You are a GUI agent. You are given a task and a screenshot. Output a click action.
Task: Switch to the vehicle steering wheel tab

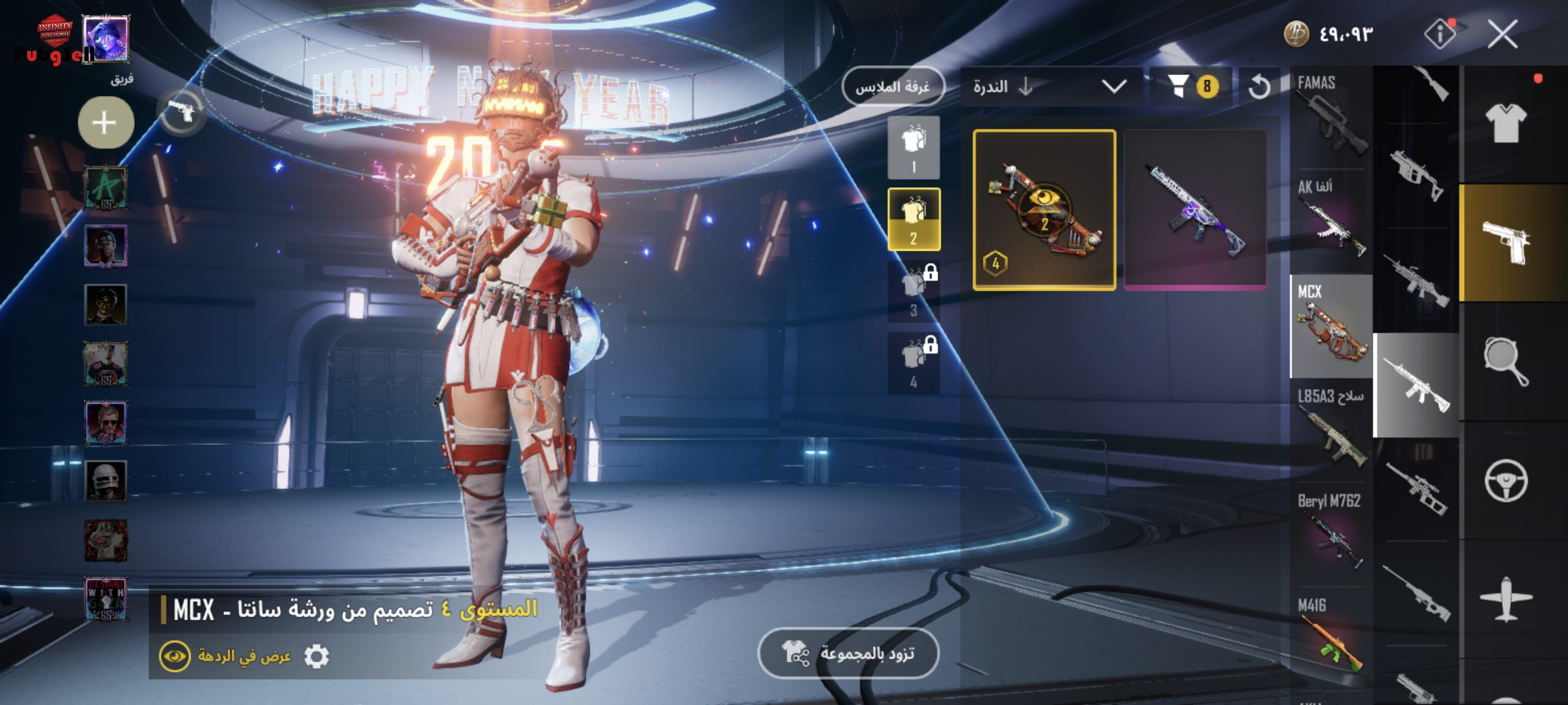point(1506,481)
